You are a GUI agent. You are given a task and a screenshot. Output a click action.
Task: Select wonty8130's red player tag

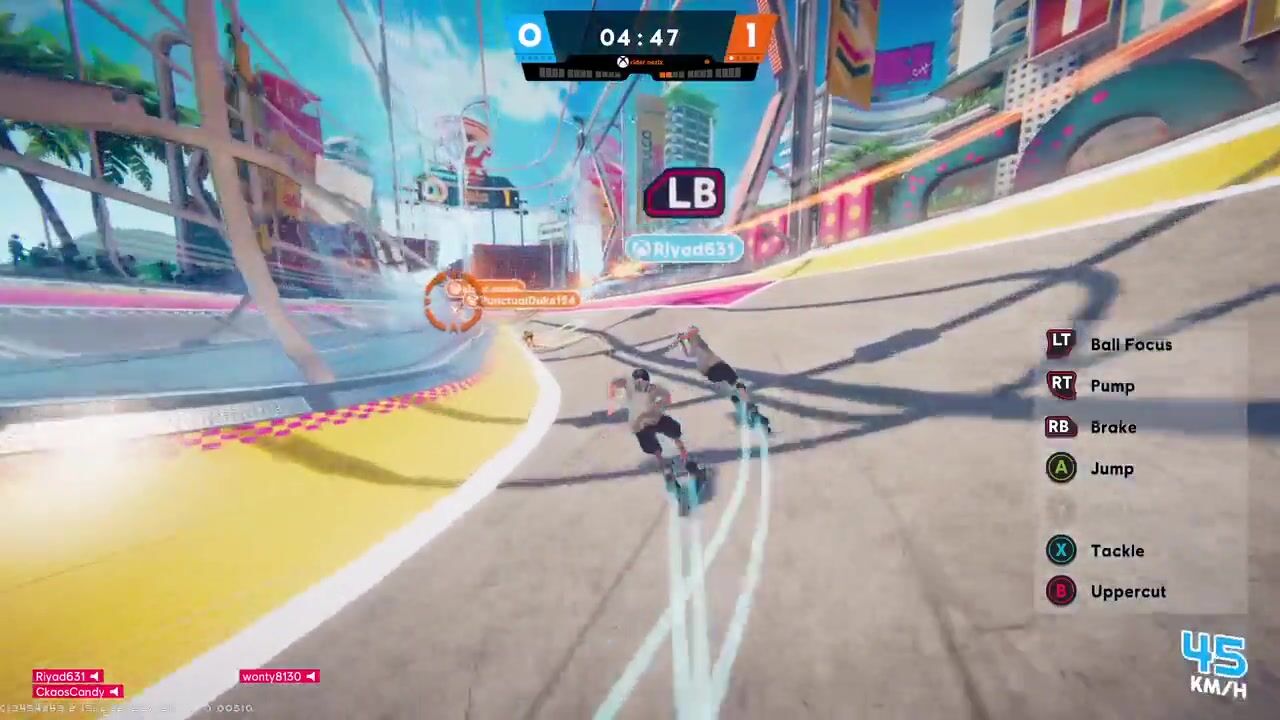279,677
